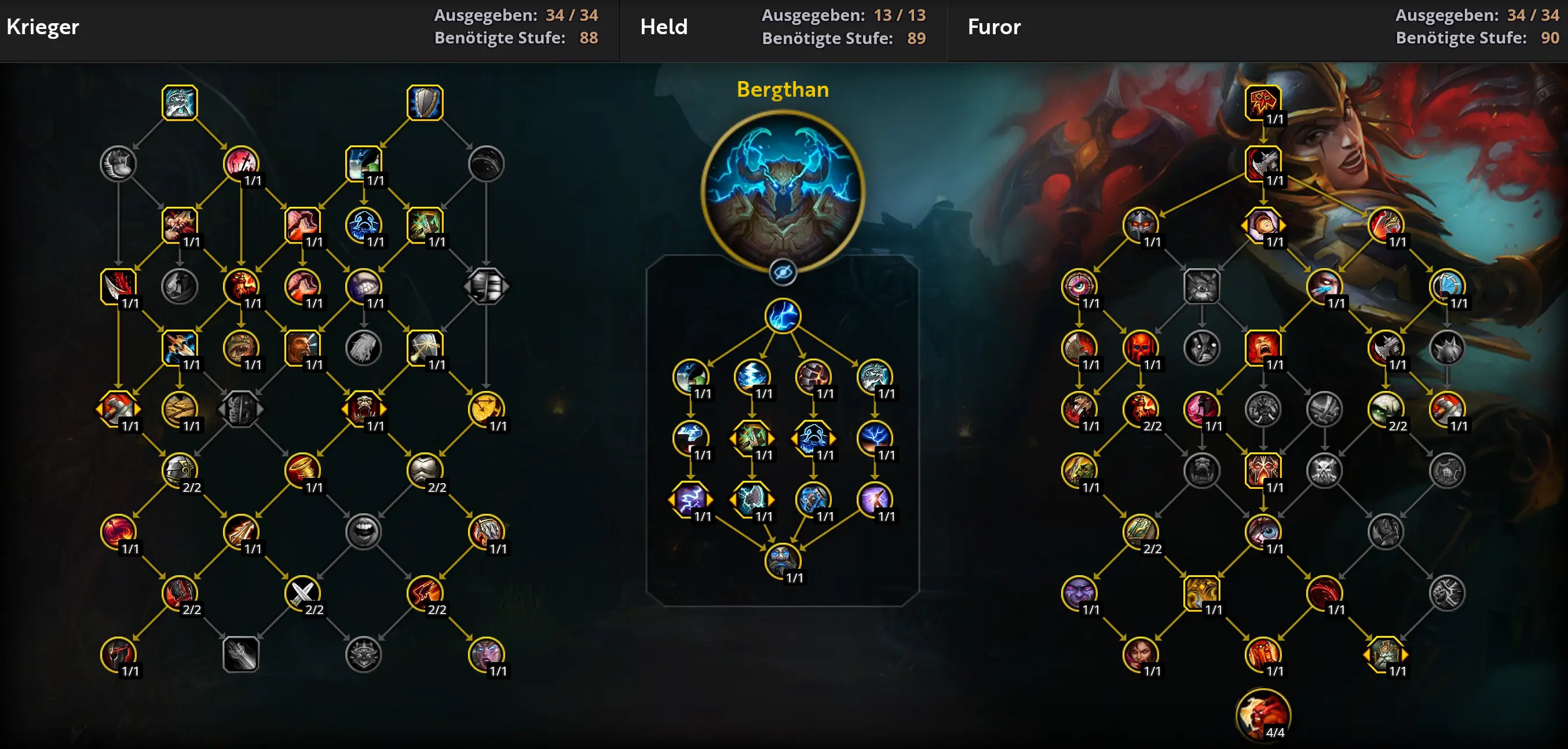Viewport: 1568px width, 749px height.
Task: Choose the unlearned square sword blade talent
Action: tap(241, 654)
